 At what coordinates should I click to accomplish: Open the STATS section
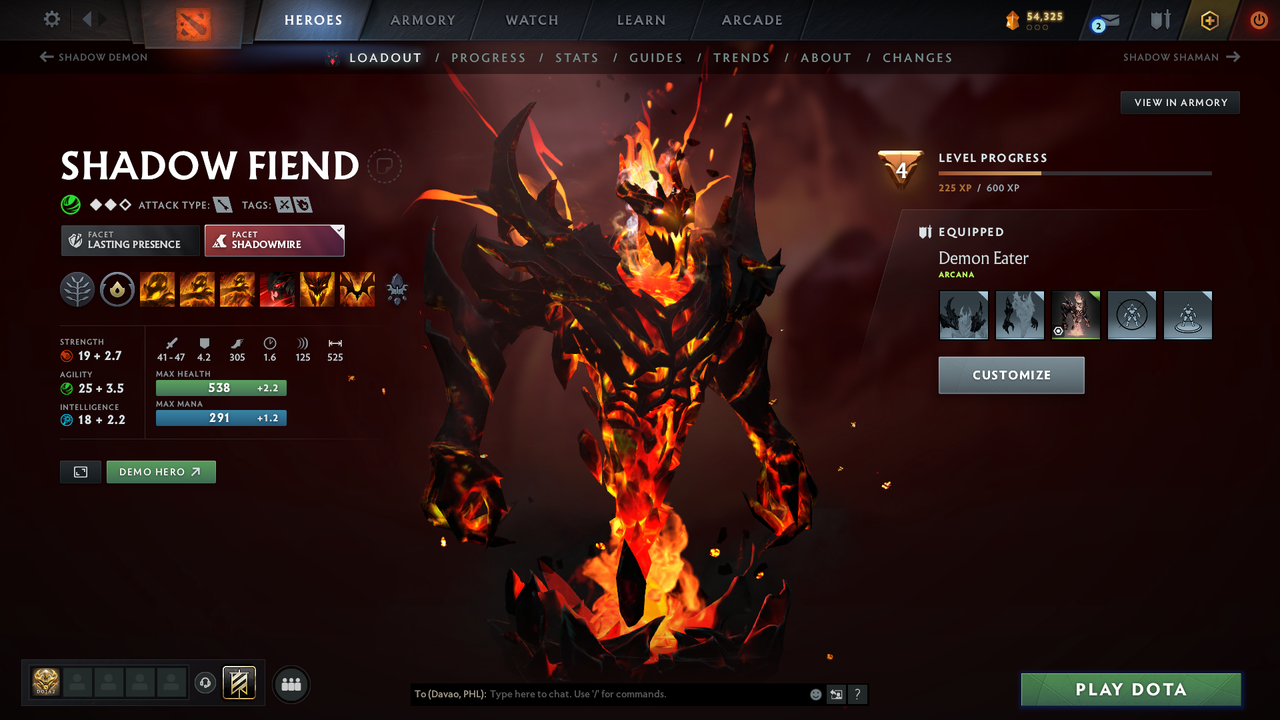tap(577, 57)
